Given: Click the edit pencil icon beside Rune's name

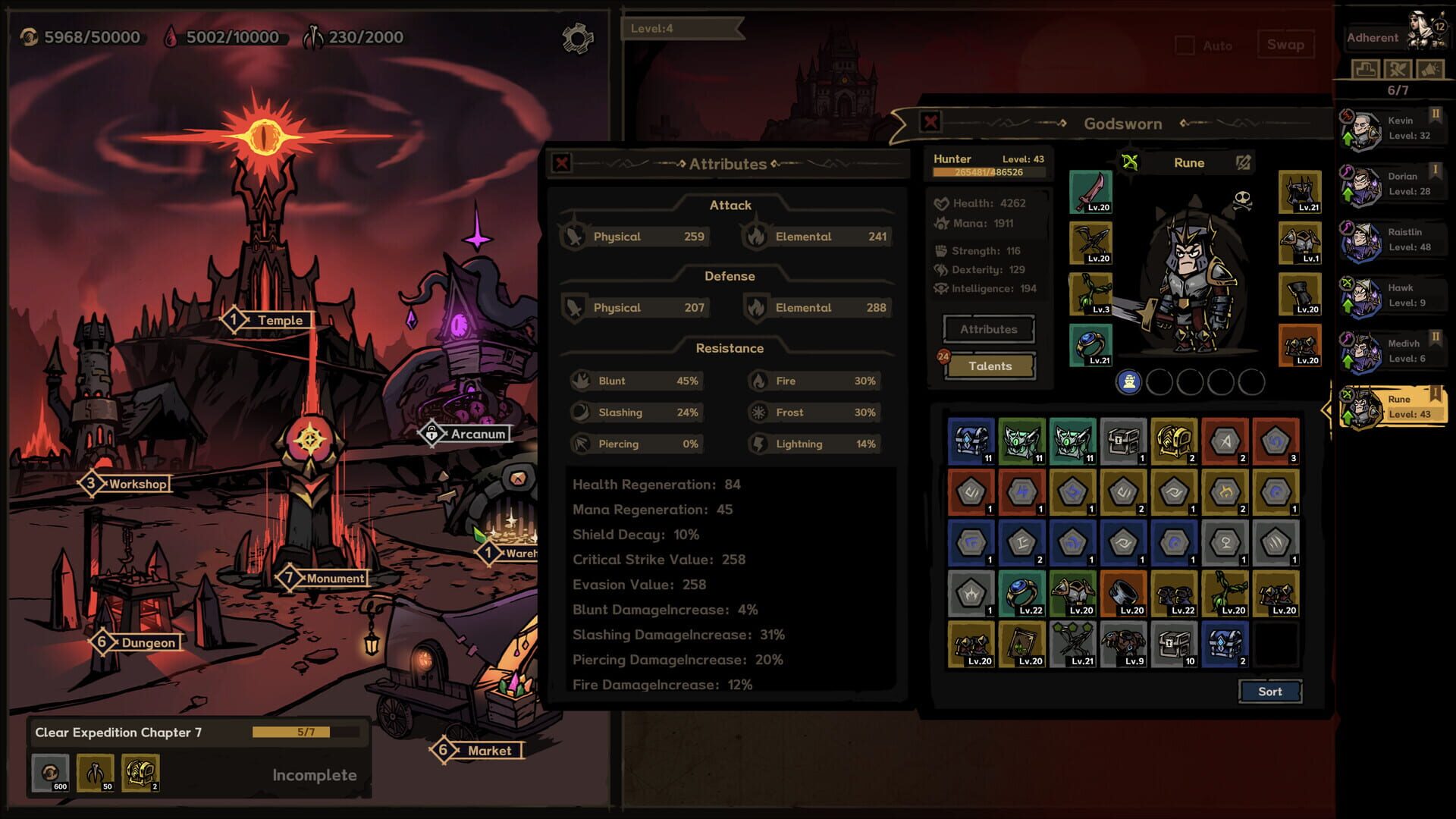Looking at the screenshot, I should tap(1241, 162).
